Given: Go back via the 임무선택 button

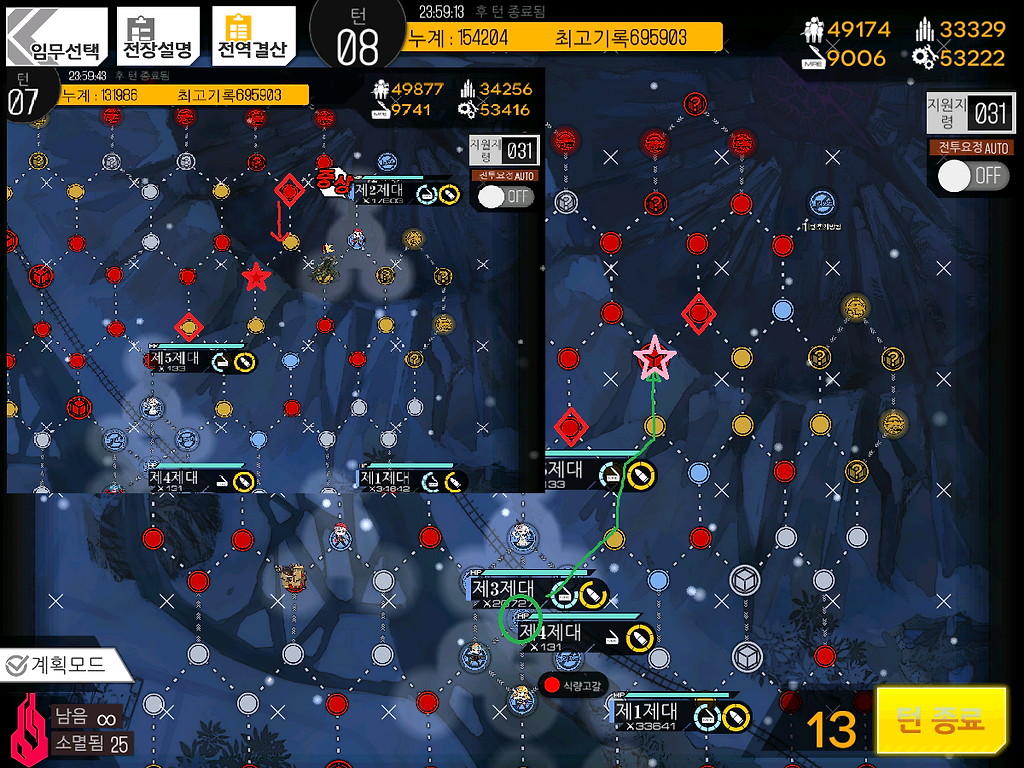Looking at the screenshot, I should coord(53,40).
